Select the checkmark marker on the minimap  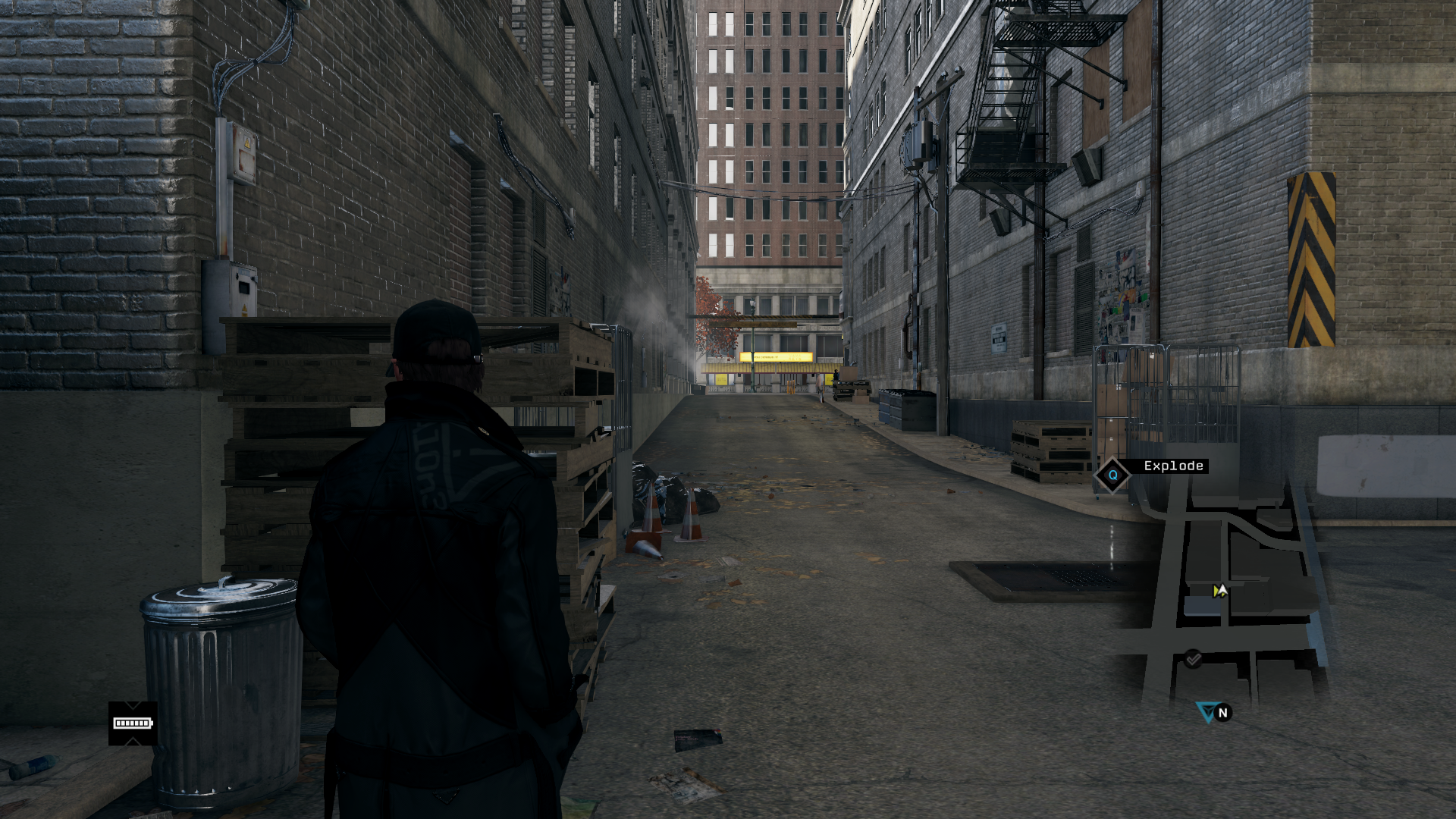1193,658
